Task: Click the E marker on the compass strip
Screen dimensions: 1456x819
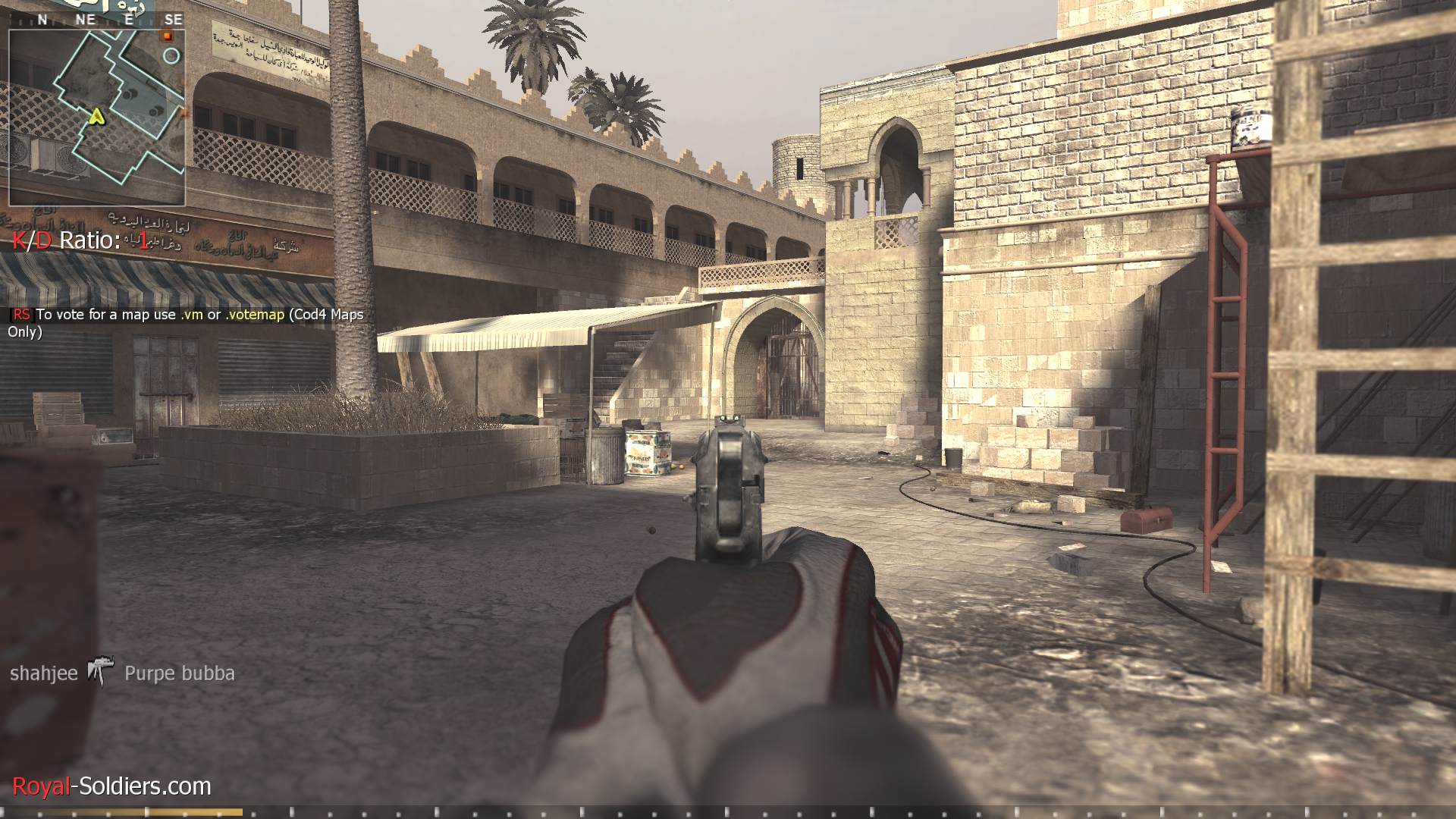Action: (129, 20)
